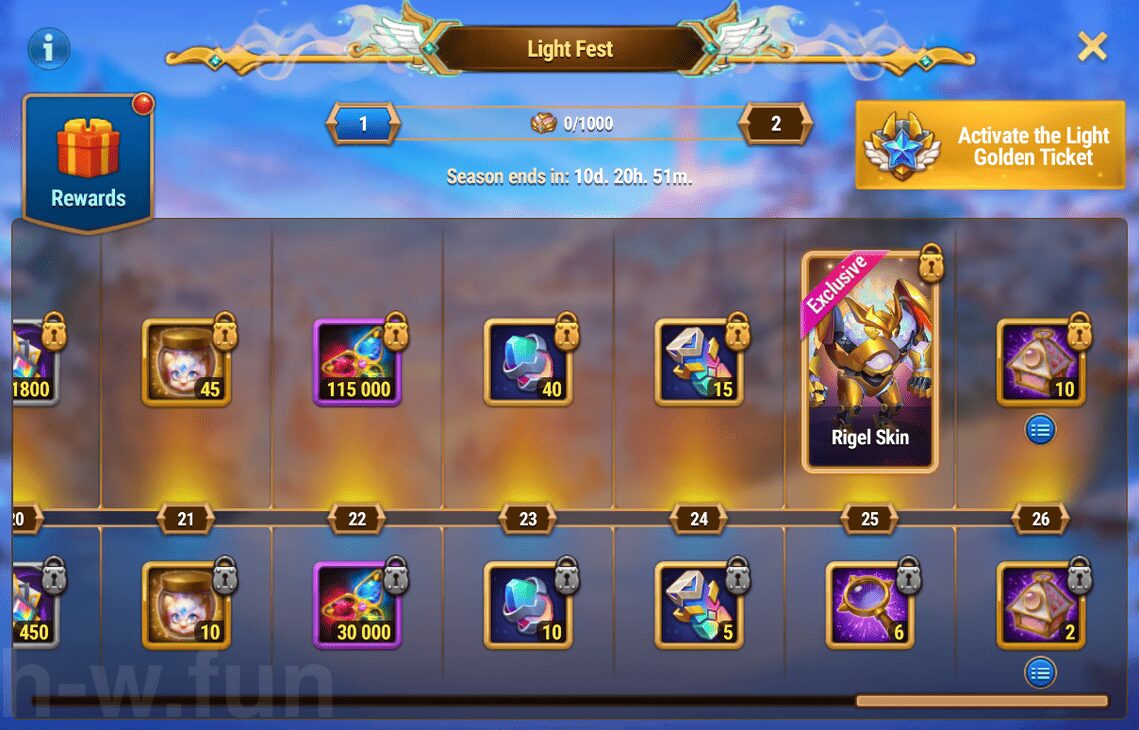The width and height of the screenshot is (1139, 730).
Task: Click the cat jar reward with 45
Action: [186, 362]
